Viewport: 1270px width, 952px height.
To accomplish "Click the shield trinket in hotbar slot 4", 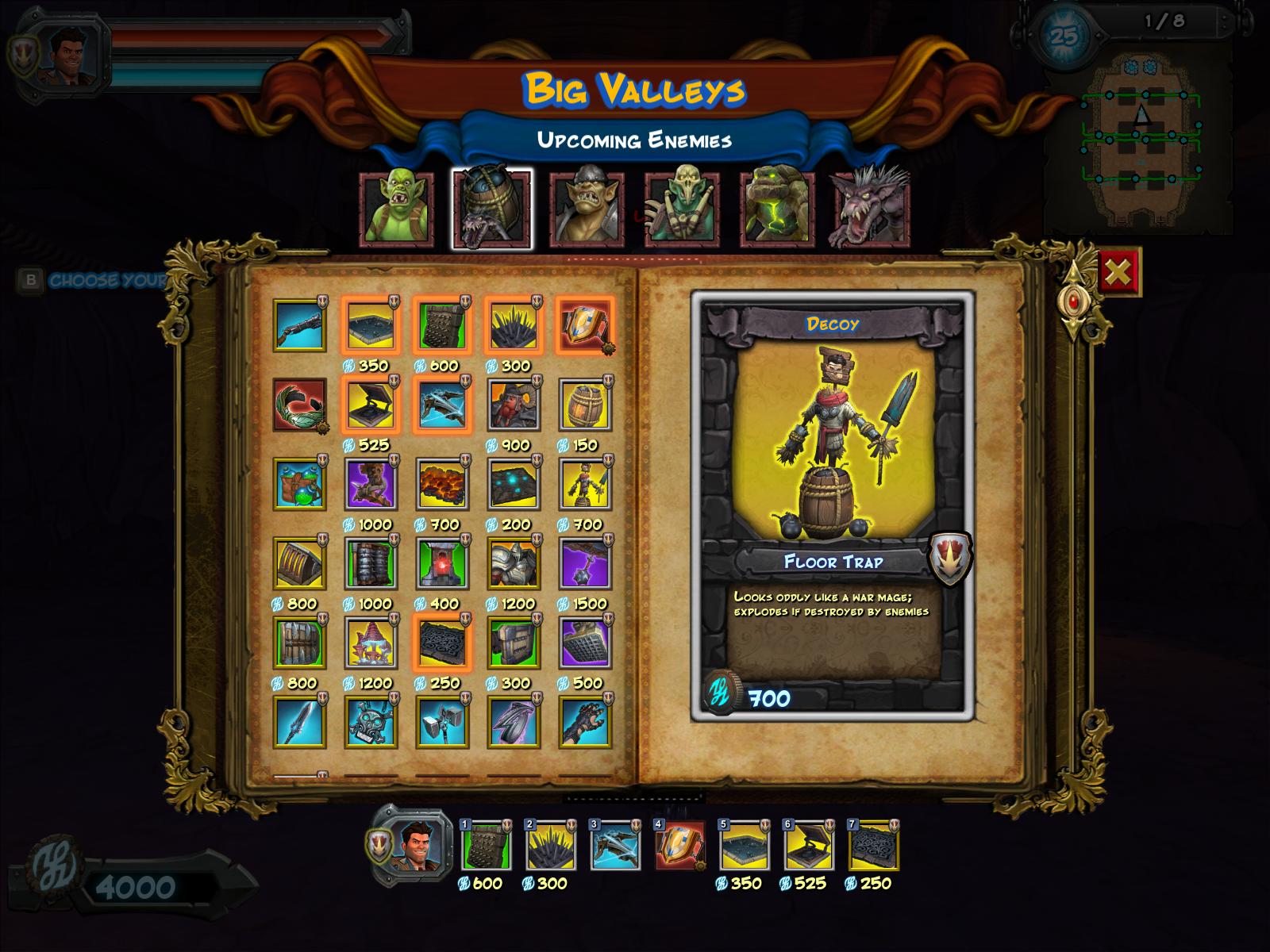I will pos(679,846).
